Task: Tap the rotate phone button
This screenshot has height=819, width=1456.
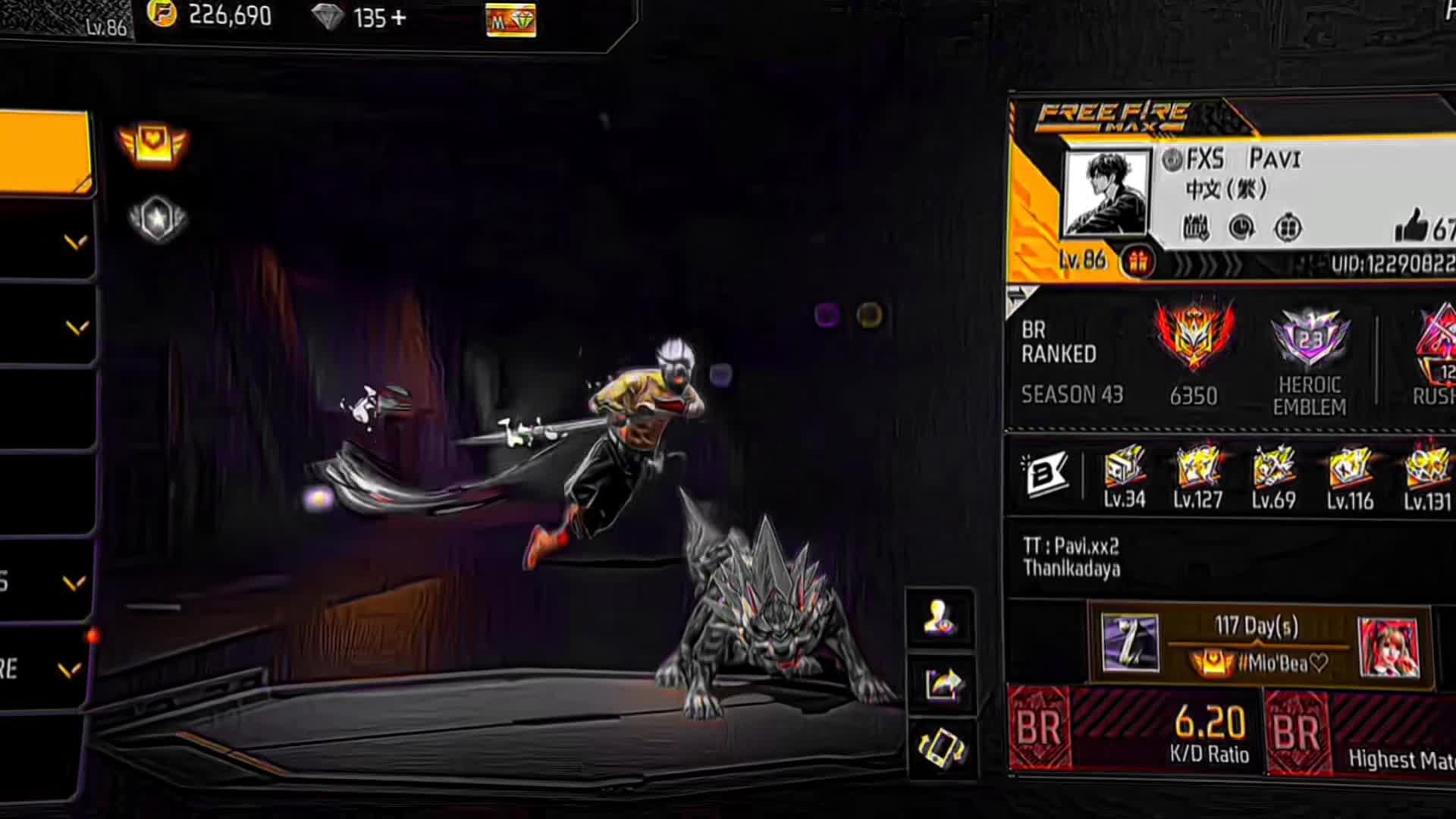Action: pos(941,748)
